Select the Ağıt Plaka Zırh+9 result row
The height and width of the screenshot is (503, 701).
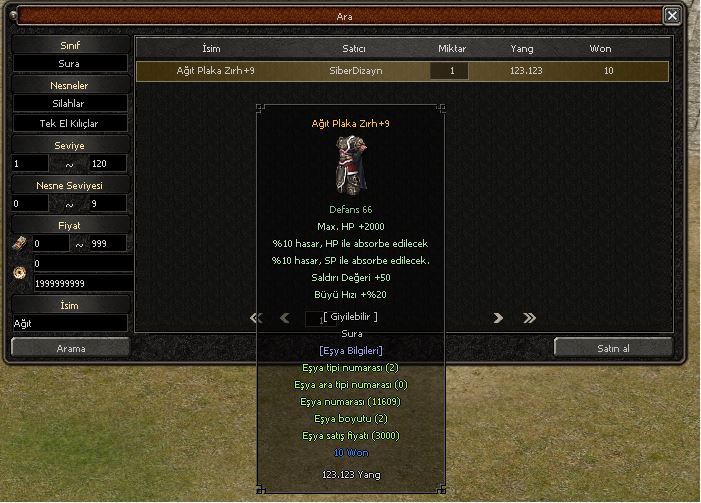tap(402, 71)
